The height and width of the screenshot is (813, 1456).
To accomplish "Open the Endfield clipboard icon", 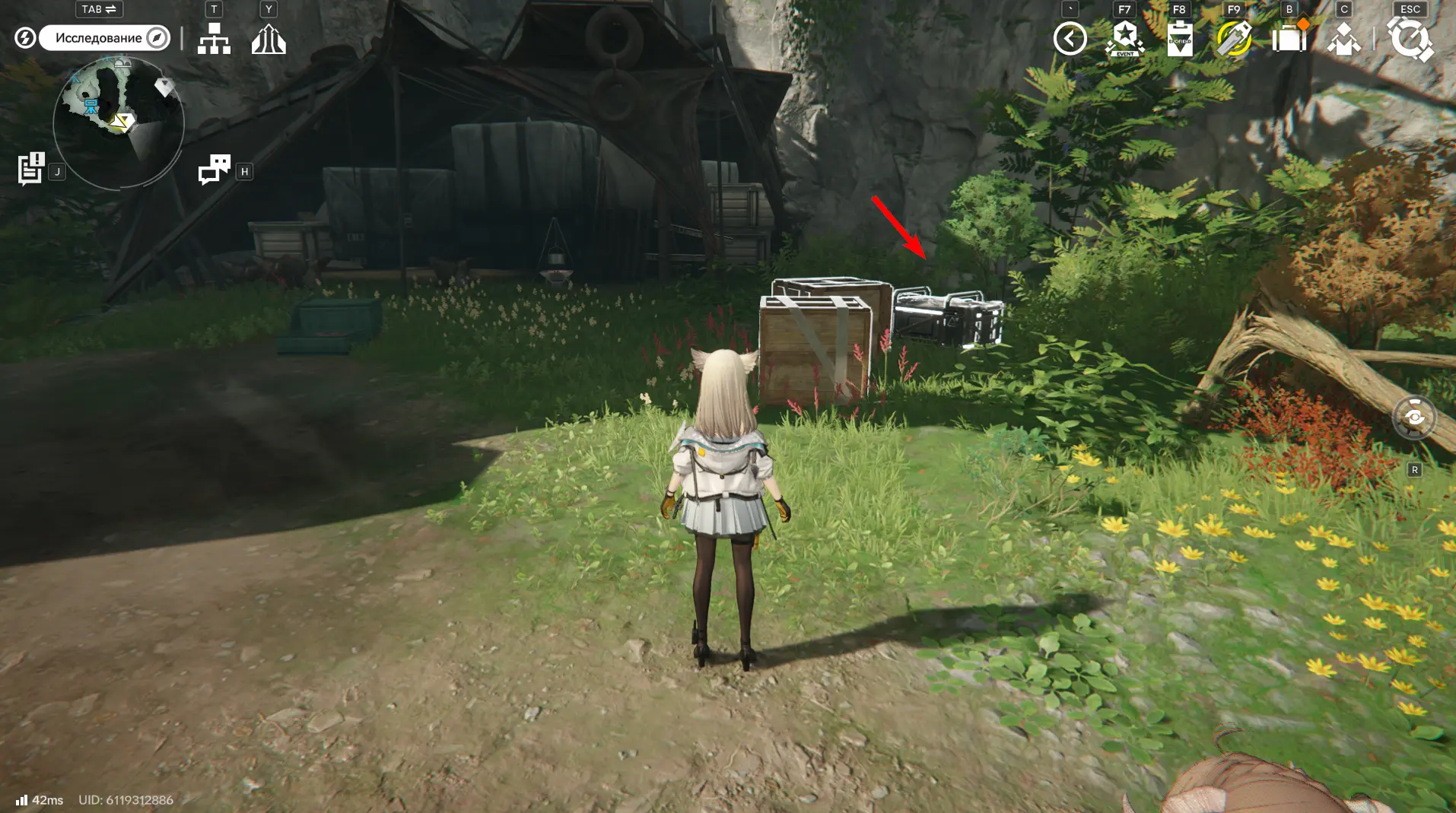I will point(1179,39).
